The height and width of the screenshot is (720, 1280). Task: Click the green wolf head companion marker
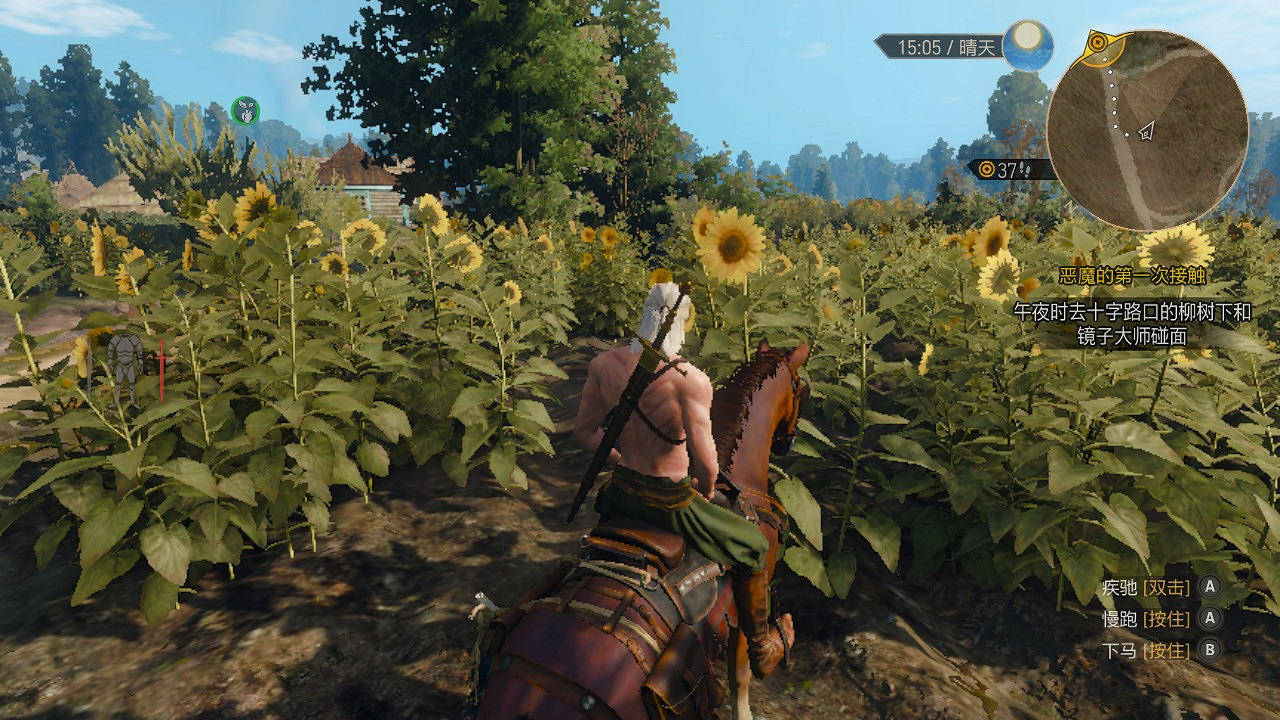(x=245, y=110)
